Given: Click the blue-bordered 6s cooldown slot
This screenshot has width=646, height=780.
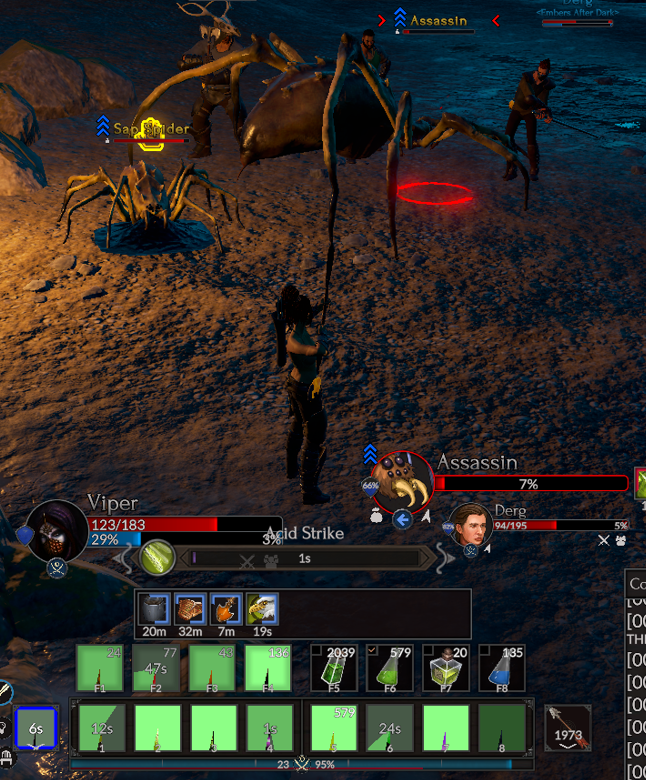Looking at the screenshot, I should (x=36, y=728).
